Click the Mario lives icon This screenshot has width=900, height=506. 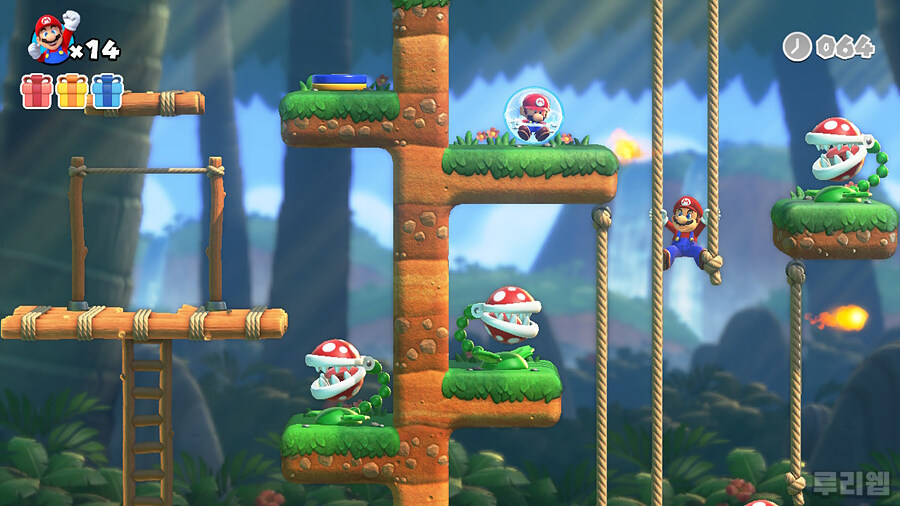[x=50, y=37]
